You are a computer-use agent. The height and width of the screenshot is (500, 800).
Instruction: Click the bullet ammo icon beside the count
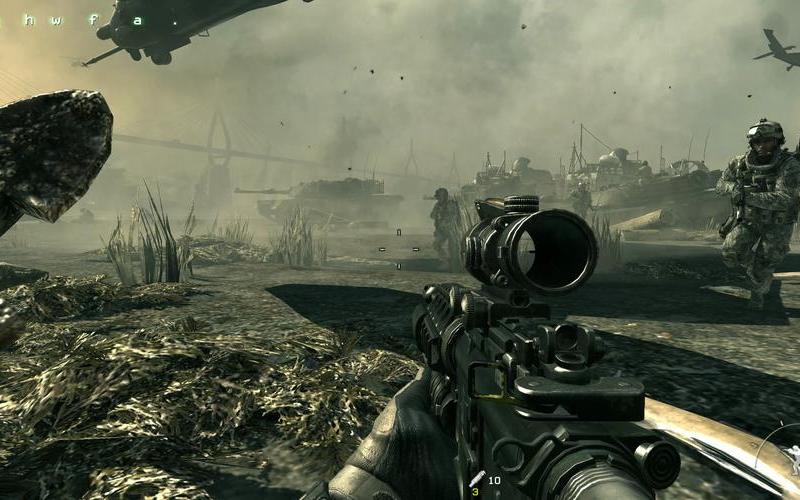477,479
